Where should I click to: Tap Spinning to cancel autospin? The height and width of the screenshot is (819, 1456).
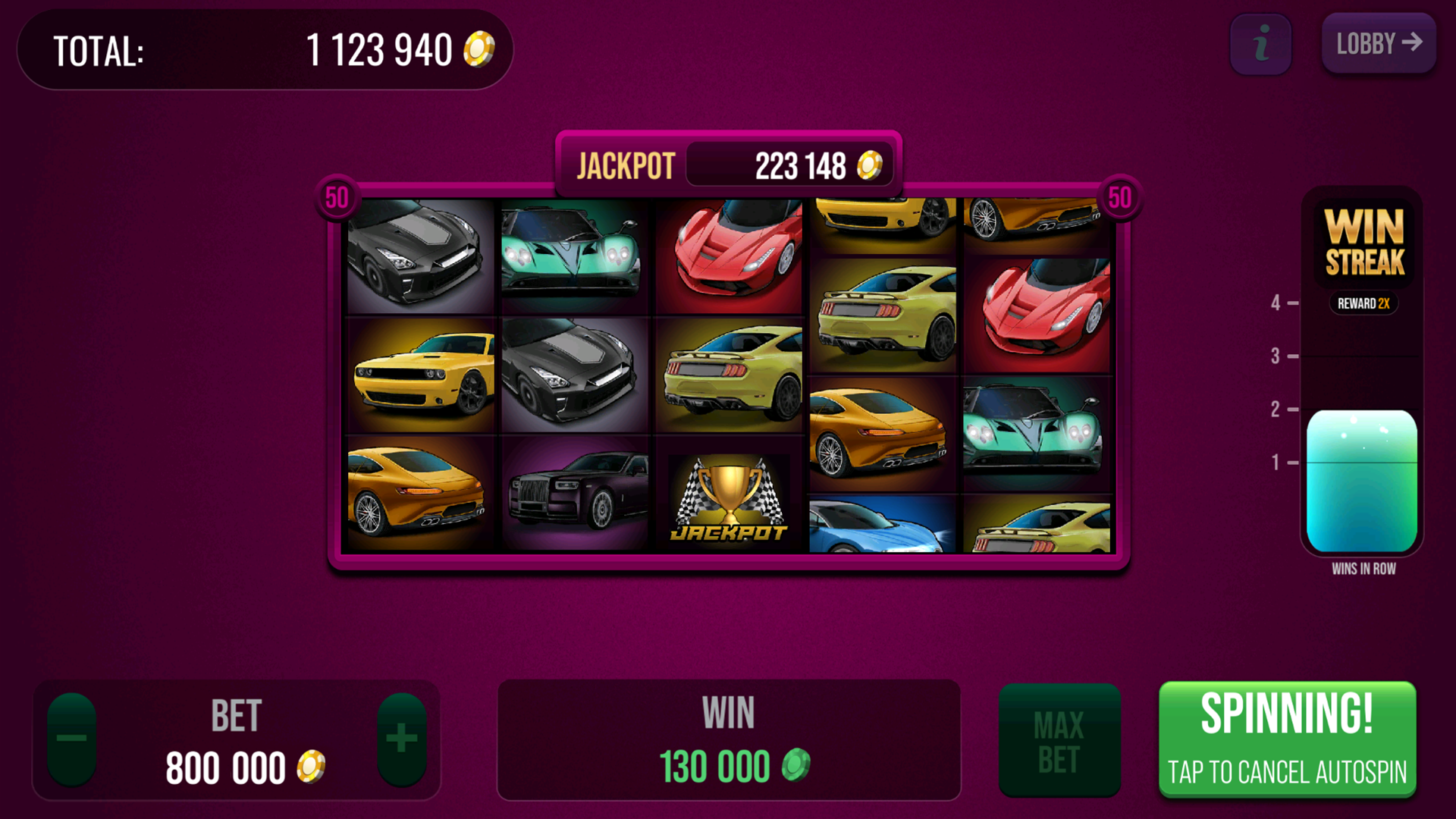1287,739
